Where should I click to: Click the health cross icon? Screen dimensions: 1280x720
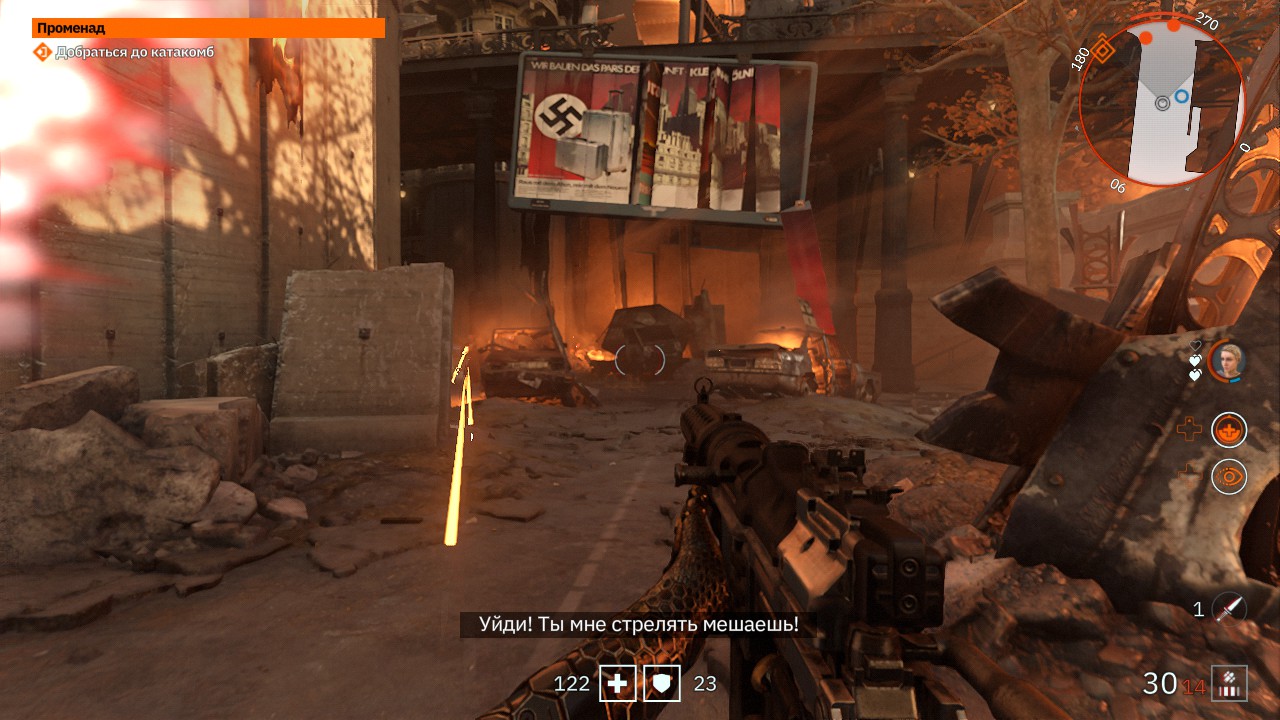click(618, 684)
